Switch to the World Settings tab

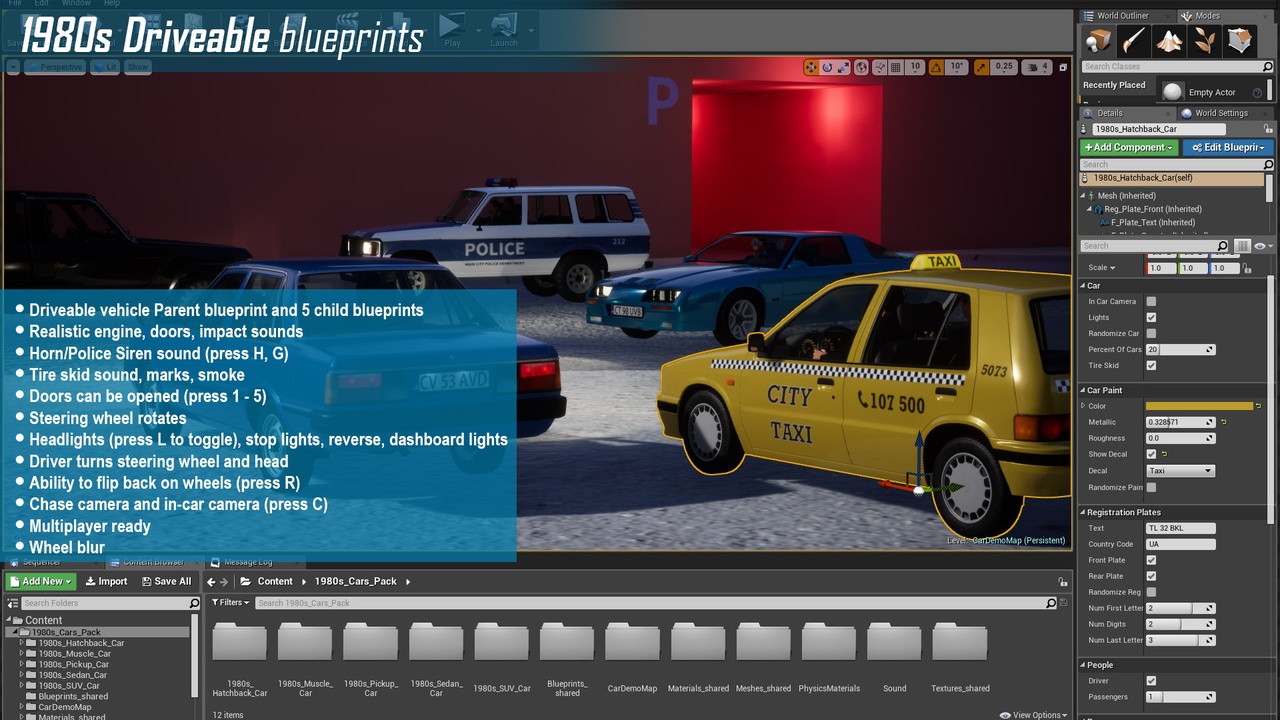coord(1220,113)
